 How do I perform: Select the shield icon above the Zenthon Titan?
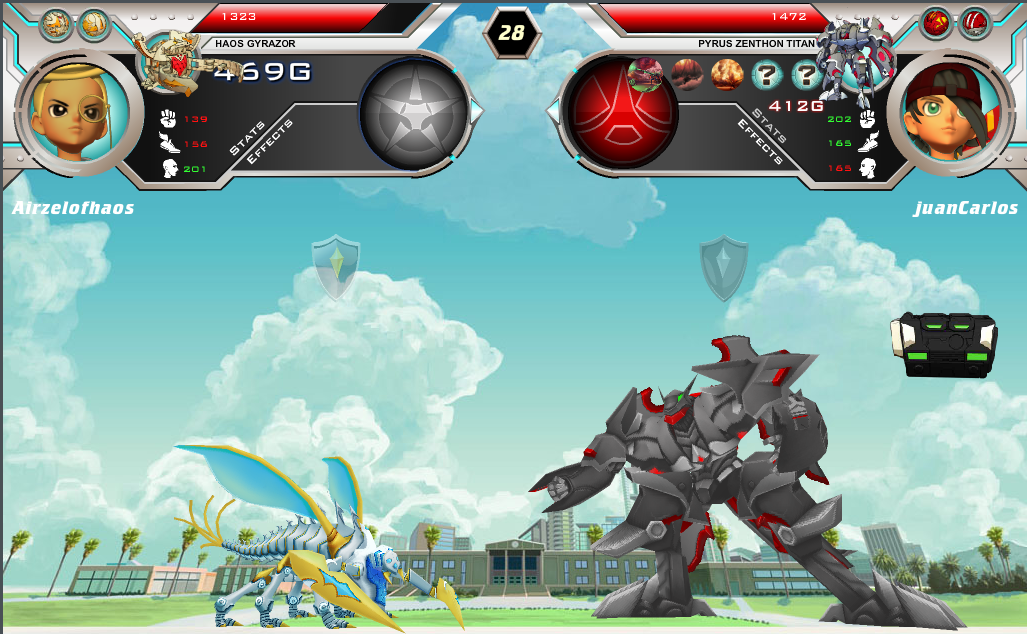click(723, 268)
